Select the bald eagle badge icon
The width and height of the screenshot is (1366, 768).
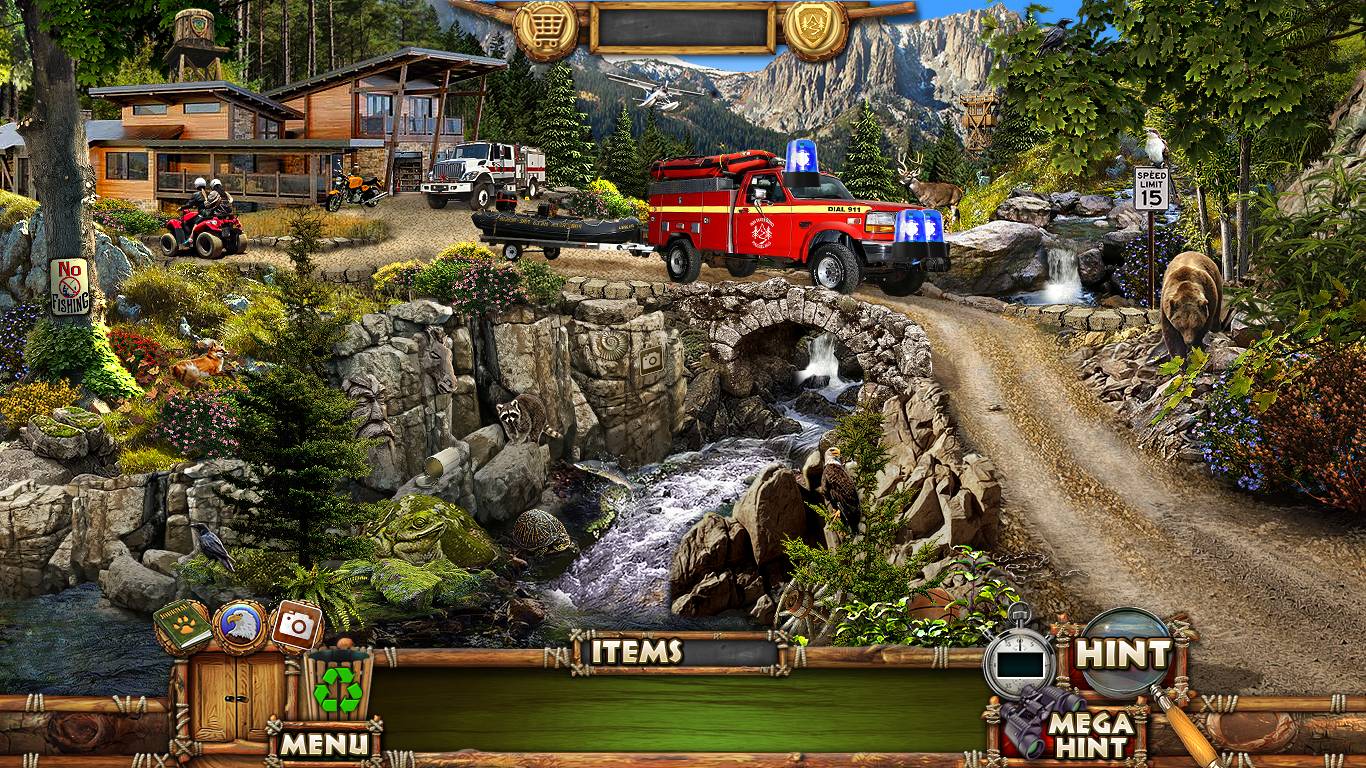click(x=240, y=626)
